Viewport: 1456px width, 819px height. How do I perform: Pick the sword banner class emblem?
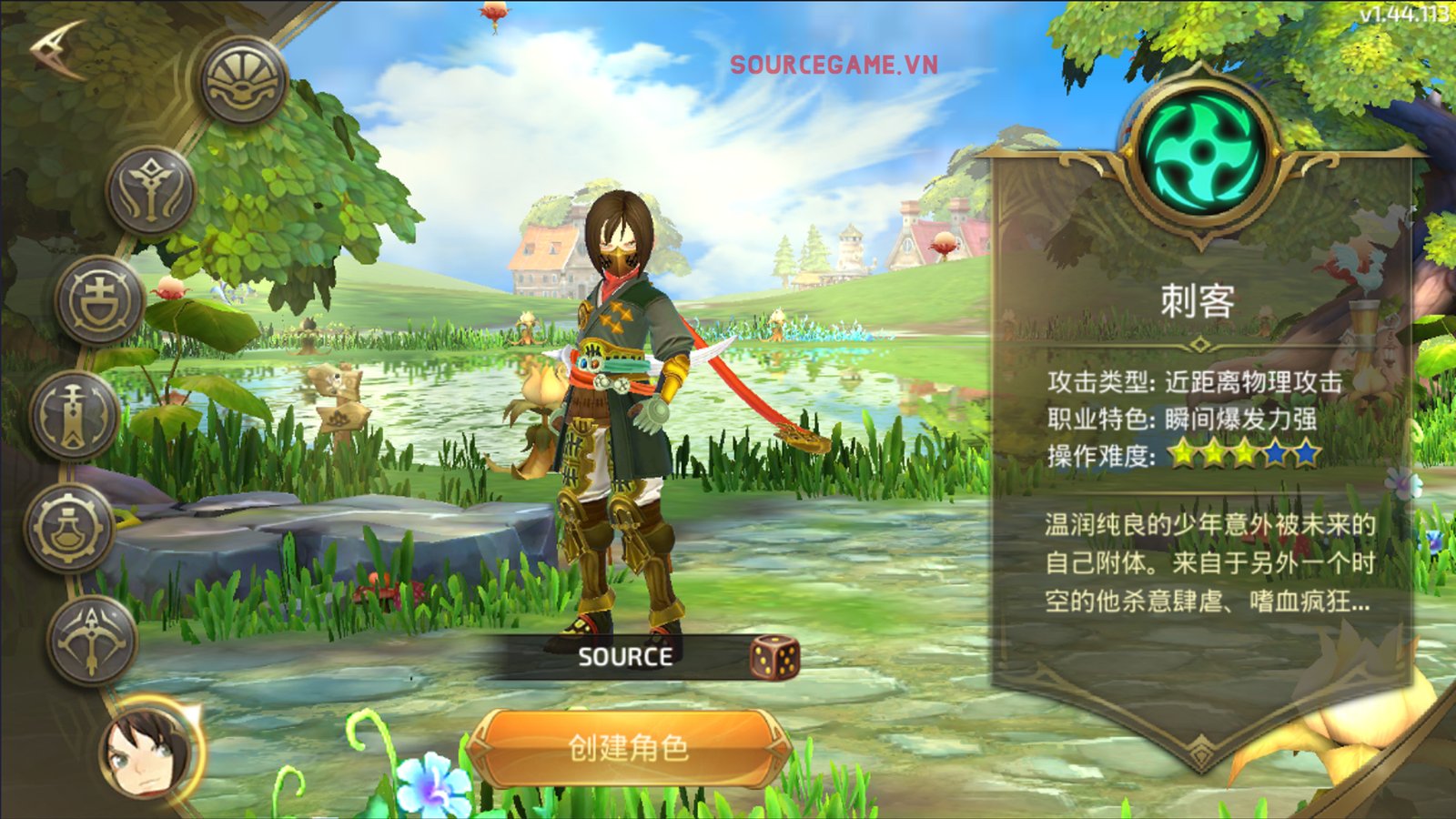click(75, 417)
